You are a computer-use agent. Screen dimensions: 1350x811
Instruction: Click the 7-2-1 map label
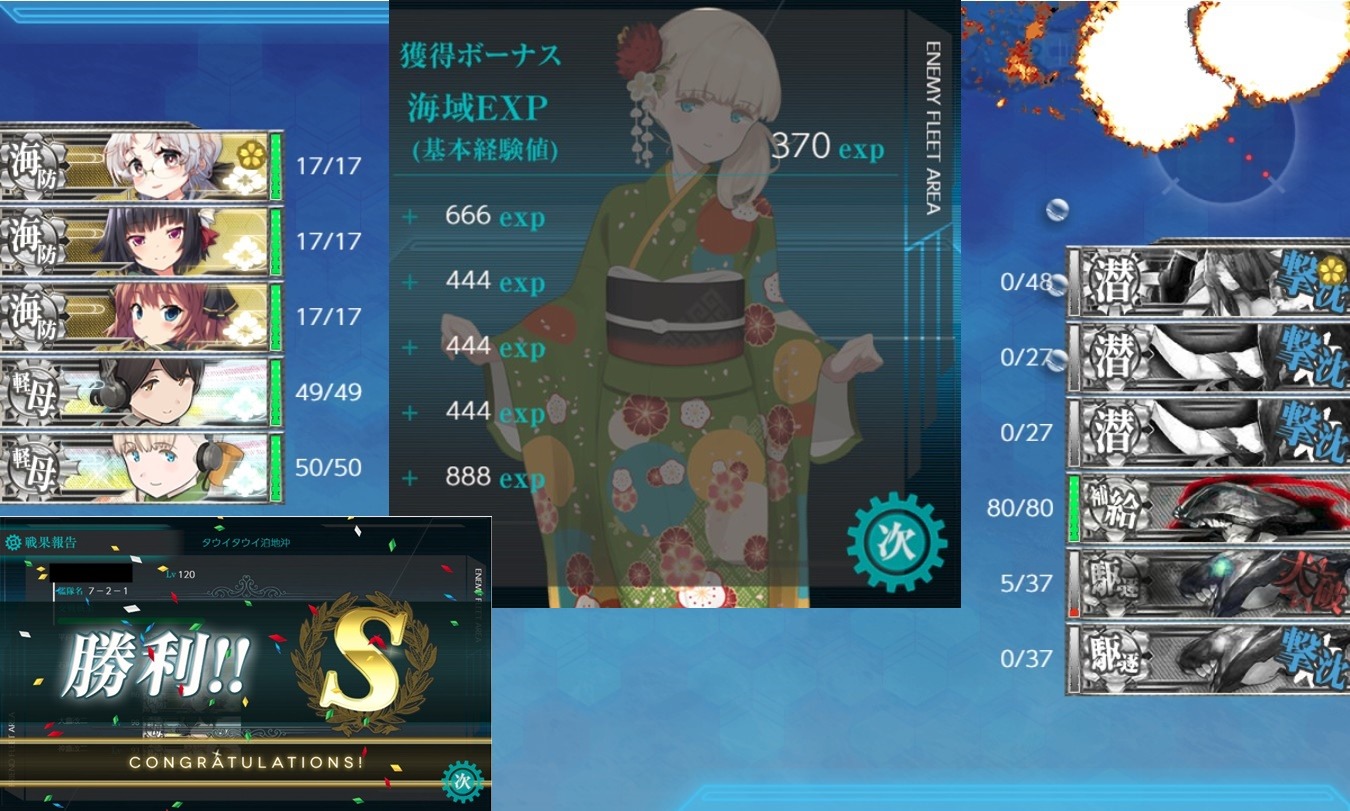(106, 588)
